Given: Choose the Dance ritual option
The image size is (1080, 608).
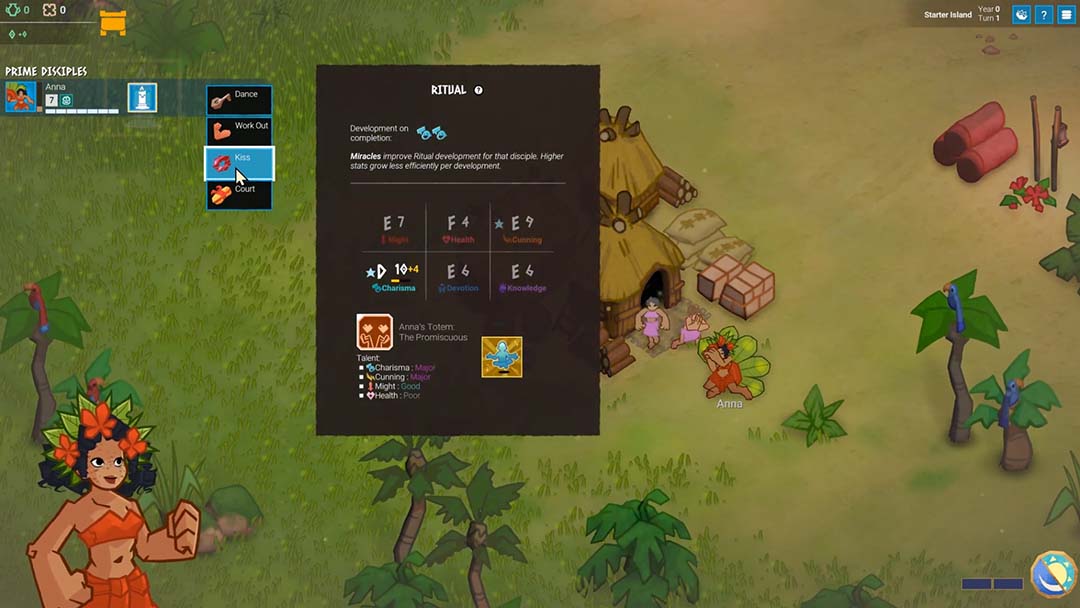Looking at the screenshot, I should tap(239, 100).
